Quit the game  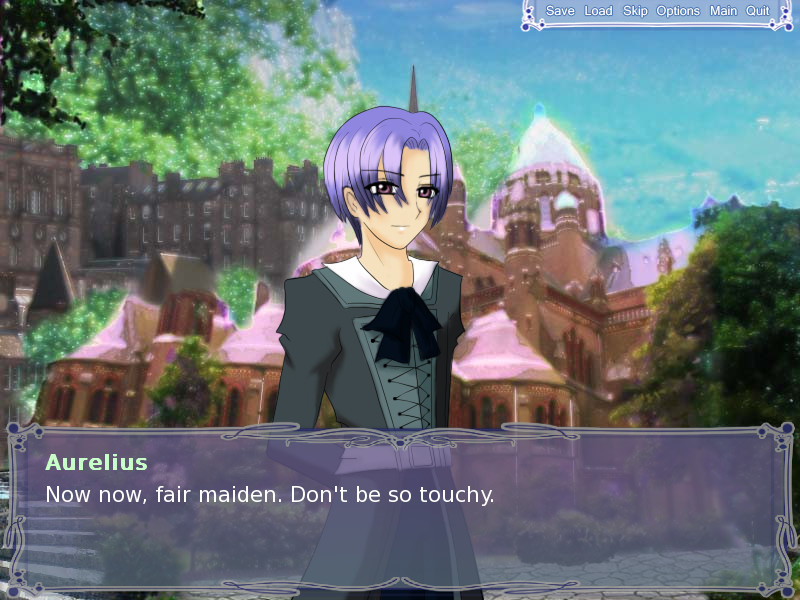click(x=757, y=11)
